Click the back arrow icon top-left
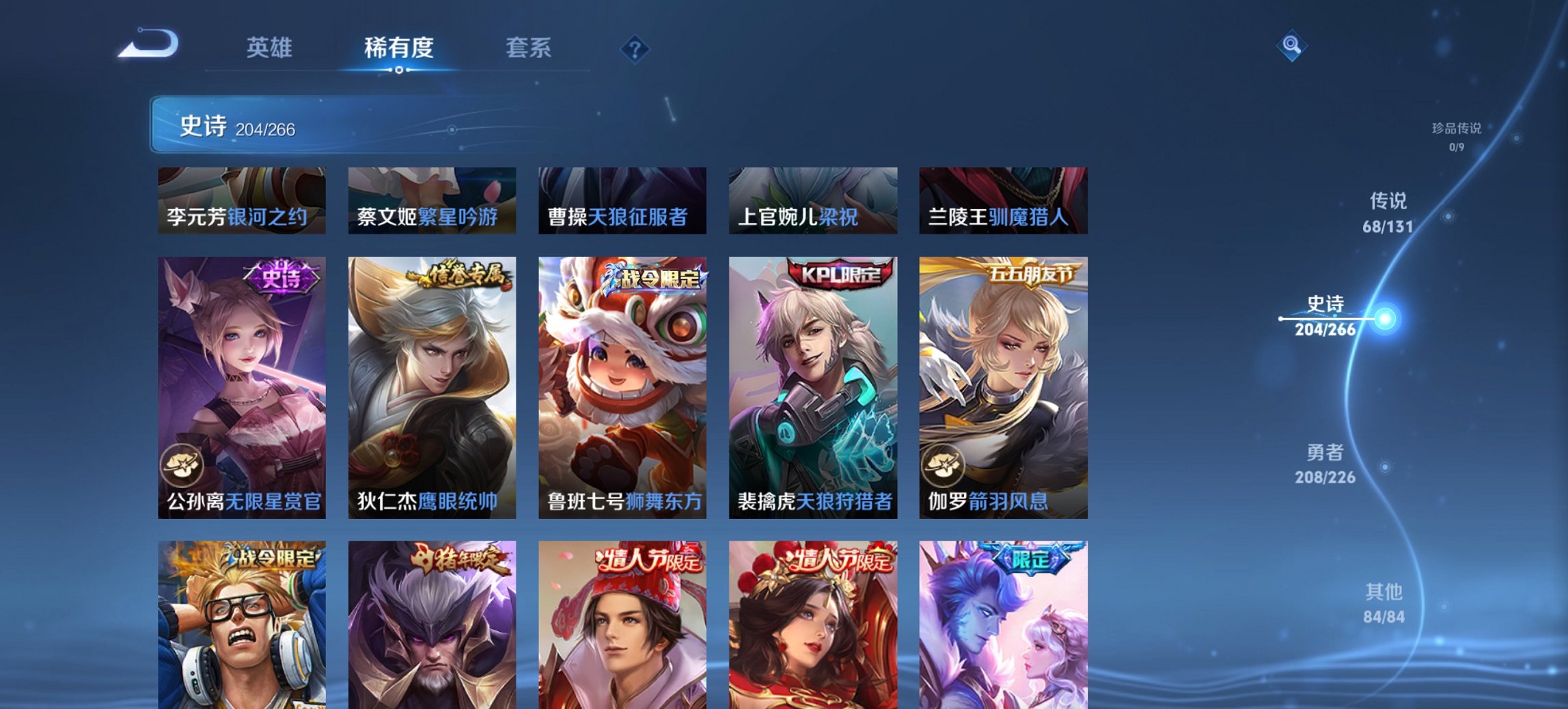Viewport: 1568px width, 709px height. [147, 44]
